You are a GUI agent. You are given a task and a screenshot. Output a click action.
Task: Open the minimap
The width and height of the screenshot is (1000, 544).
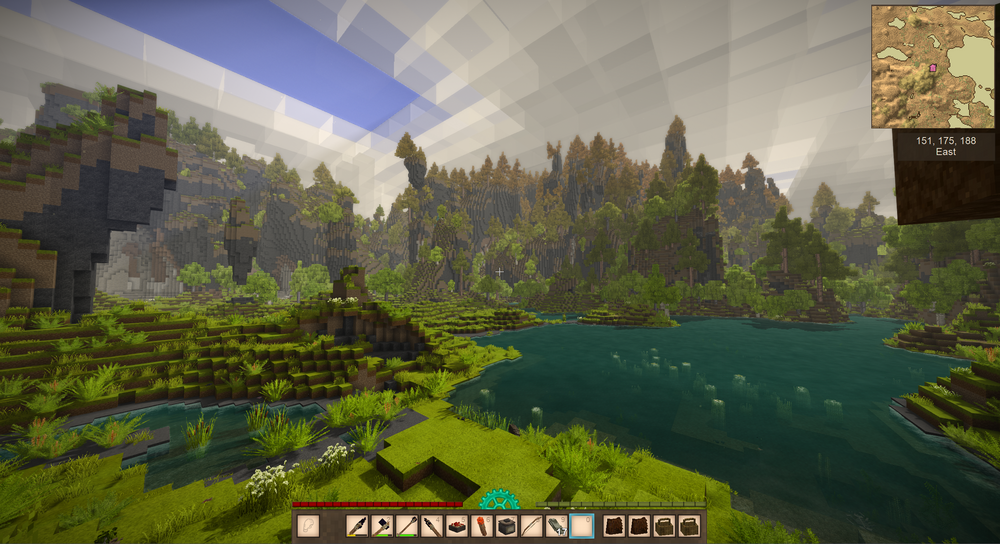933,66
